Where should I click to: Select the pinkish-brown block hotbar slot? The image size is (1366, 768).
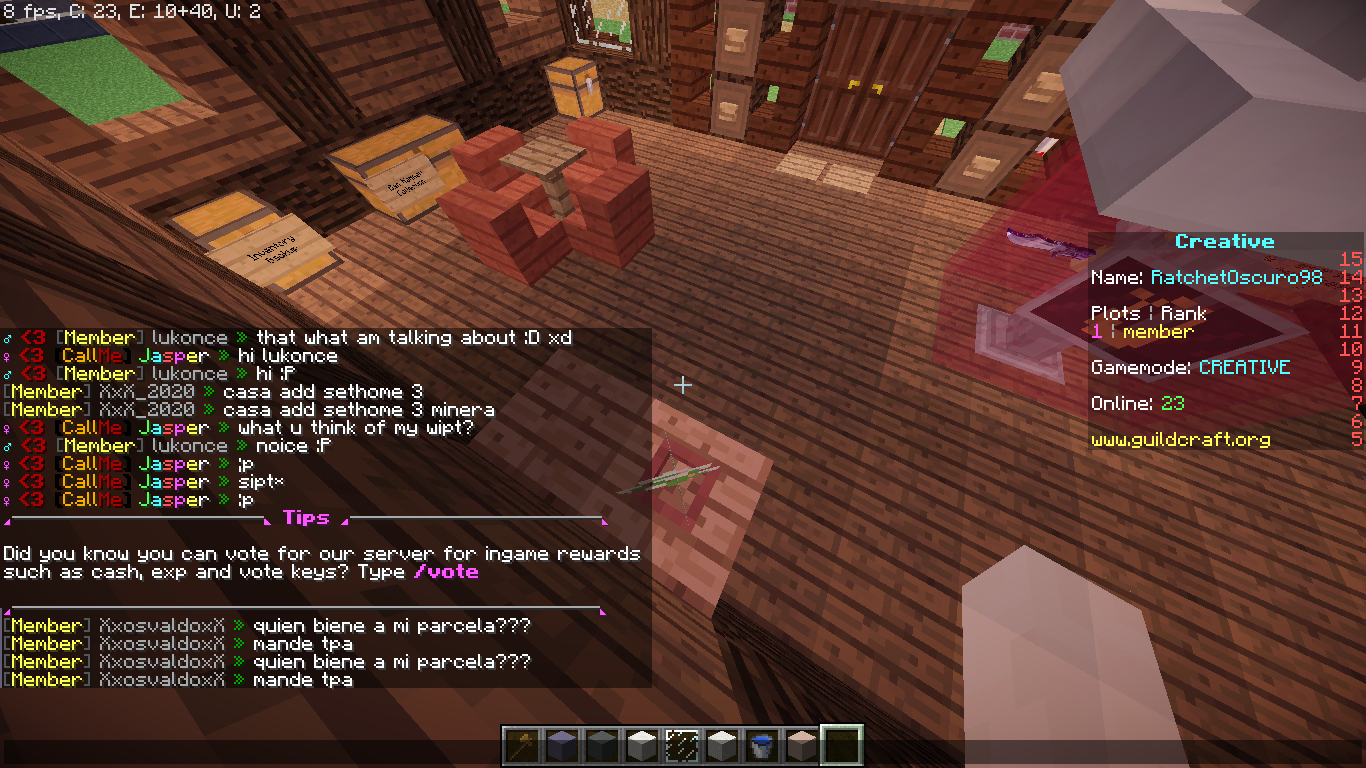801,745
